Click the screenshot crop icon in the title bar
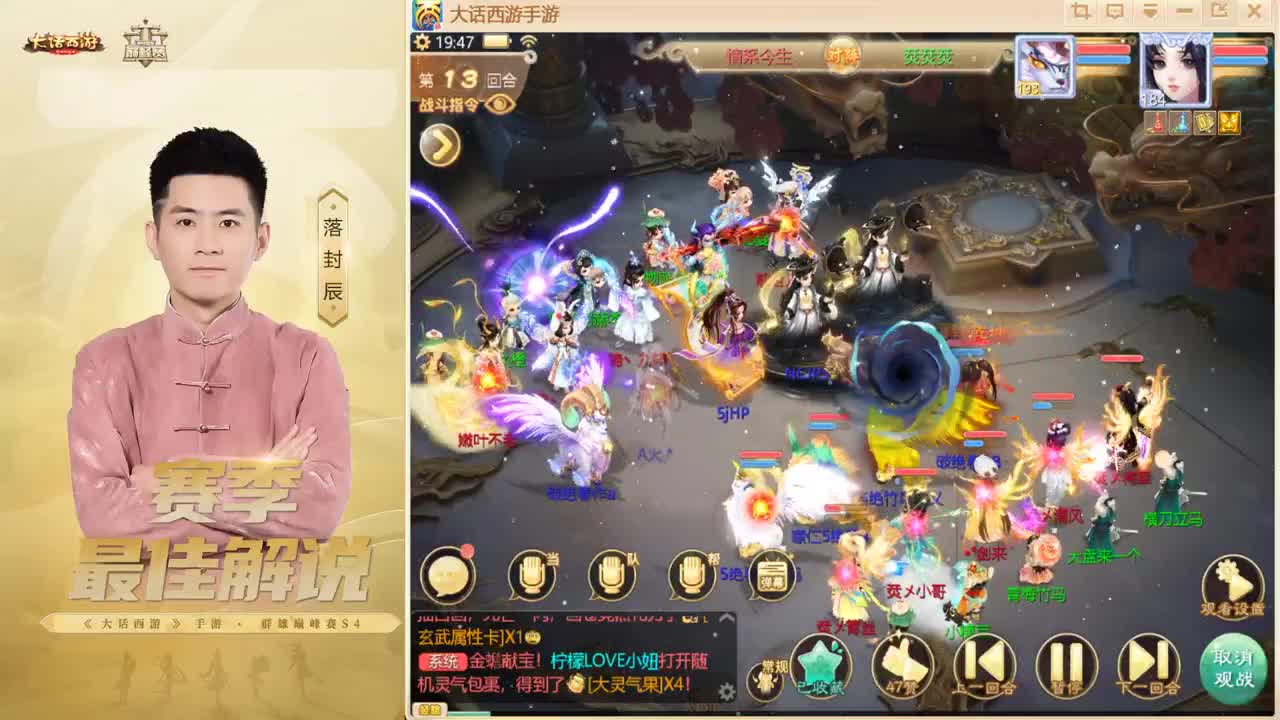1280x720 pixels. tap(1080, 13)
